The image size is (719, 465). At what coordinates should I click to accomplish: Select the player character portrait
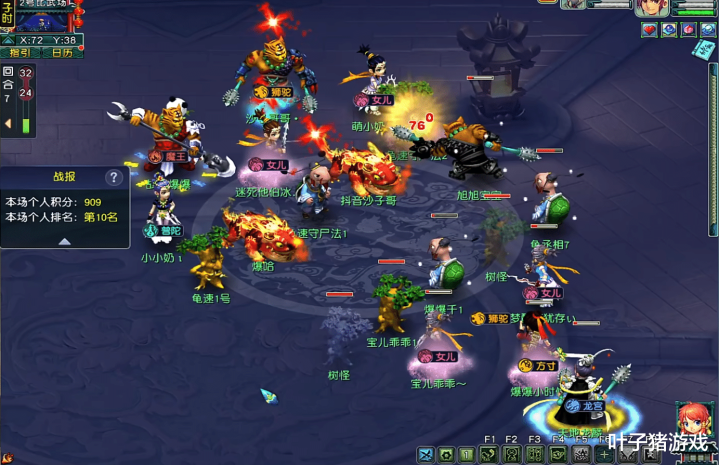651,6
